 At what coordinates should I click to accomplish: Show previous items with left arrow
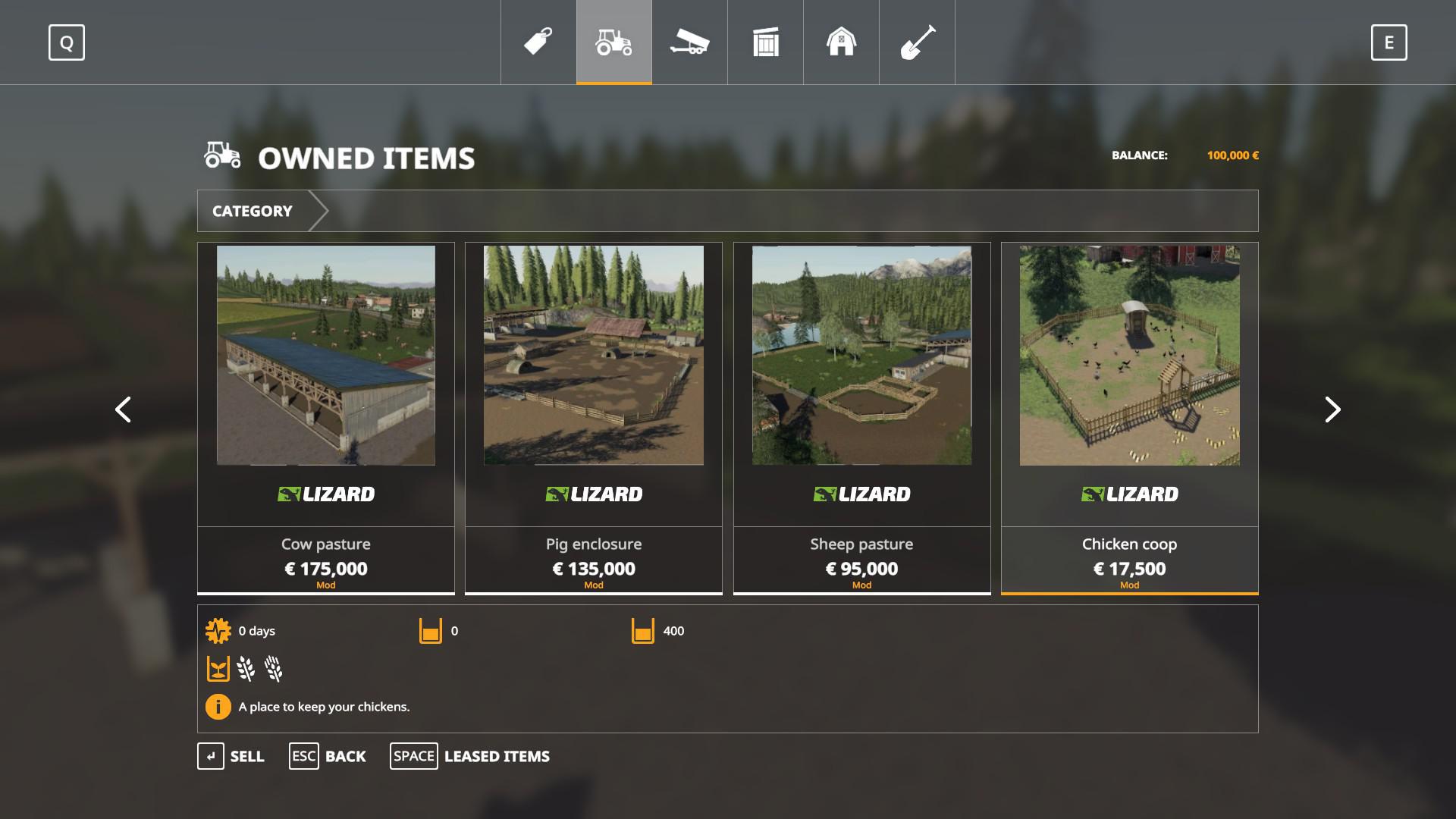pyautogui.click(x=123, y=409)
